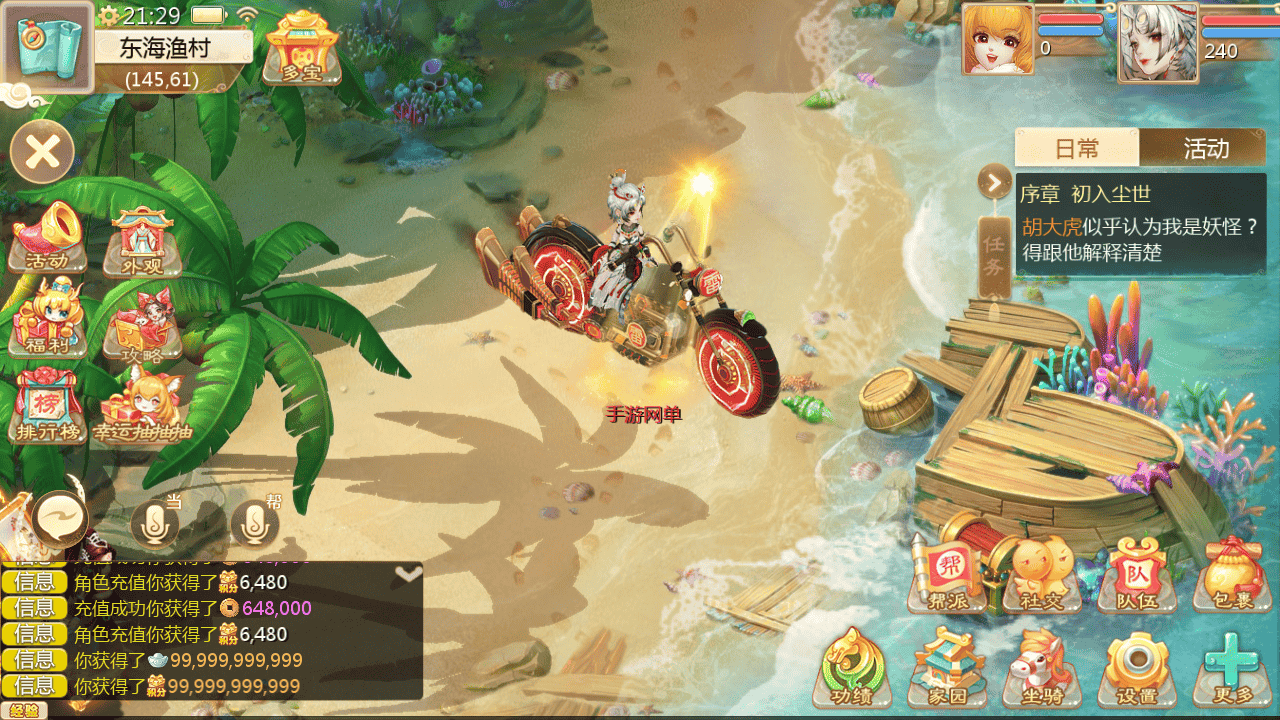Select the 序章 初入尘世 quest entry

(x=1140, y=224)
